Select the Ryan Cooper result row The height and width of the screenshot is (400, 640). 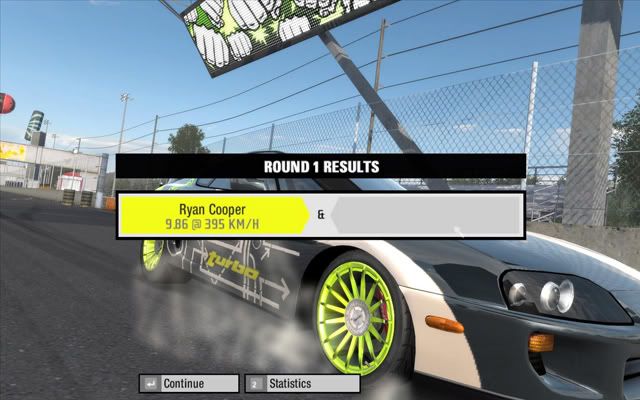[213, 216]
